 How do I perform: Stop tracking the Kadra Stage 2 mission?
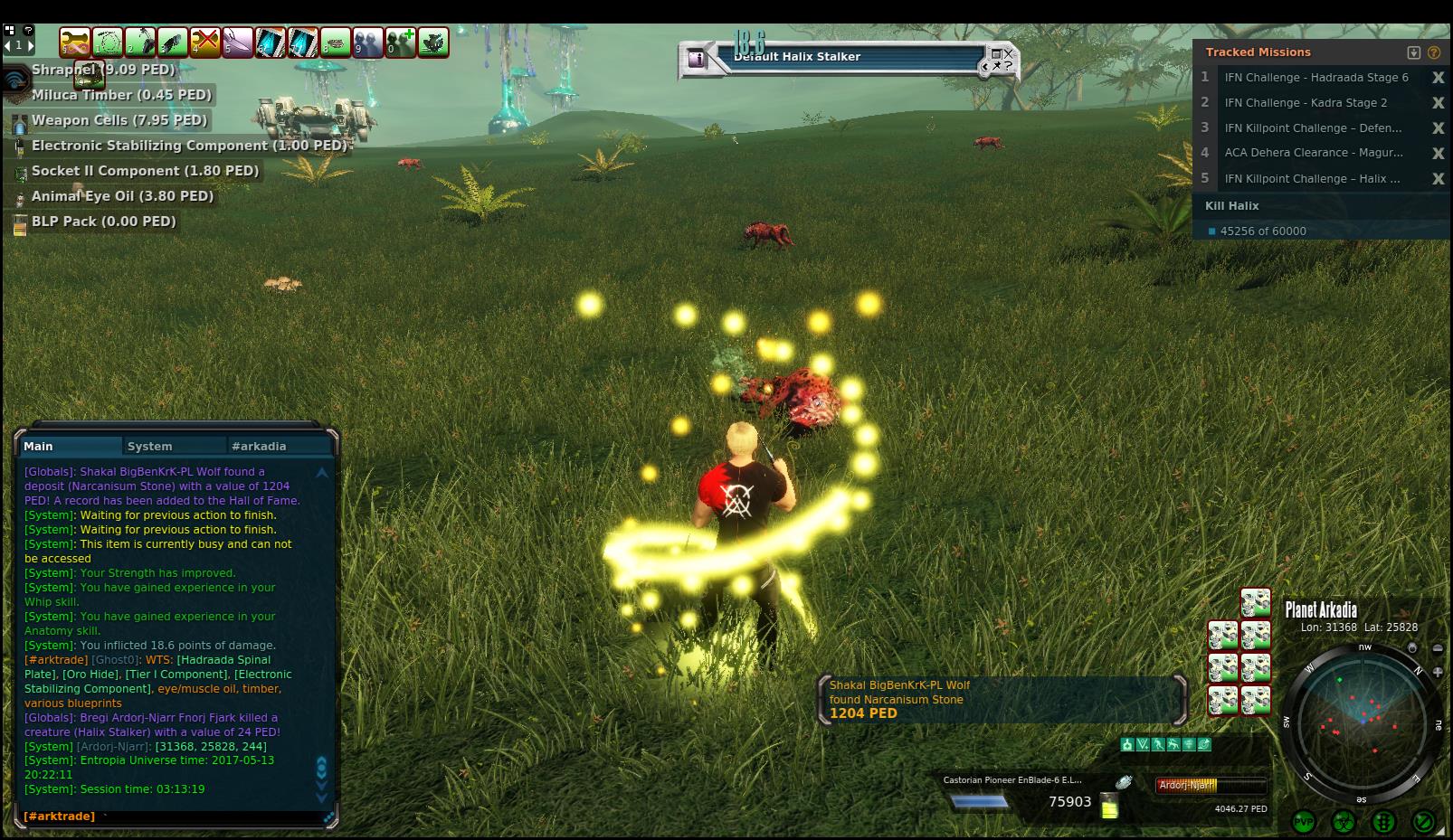1438,103
